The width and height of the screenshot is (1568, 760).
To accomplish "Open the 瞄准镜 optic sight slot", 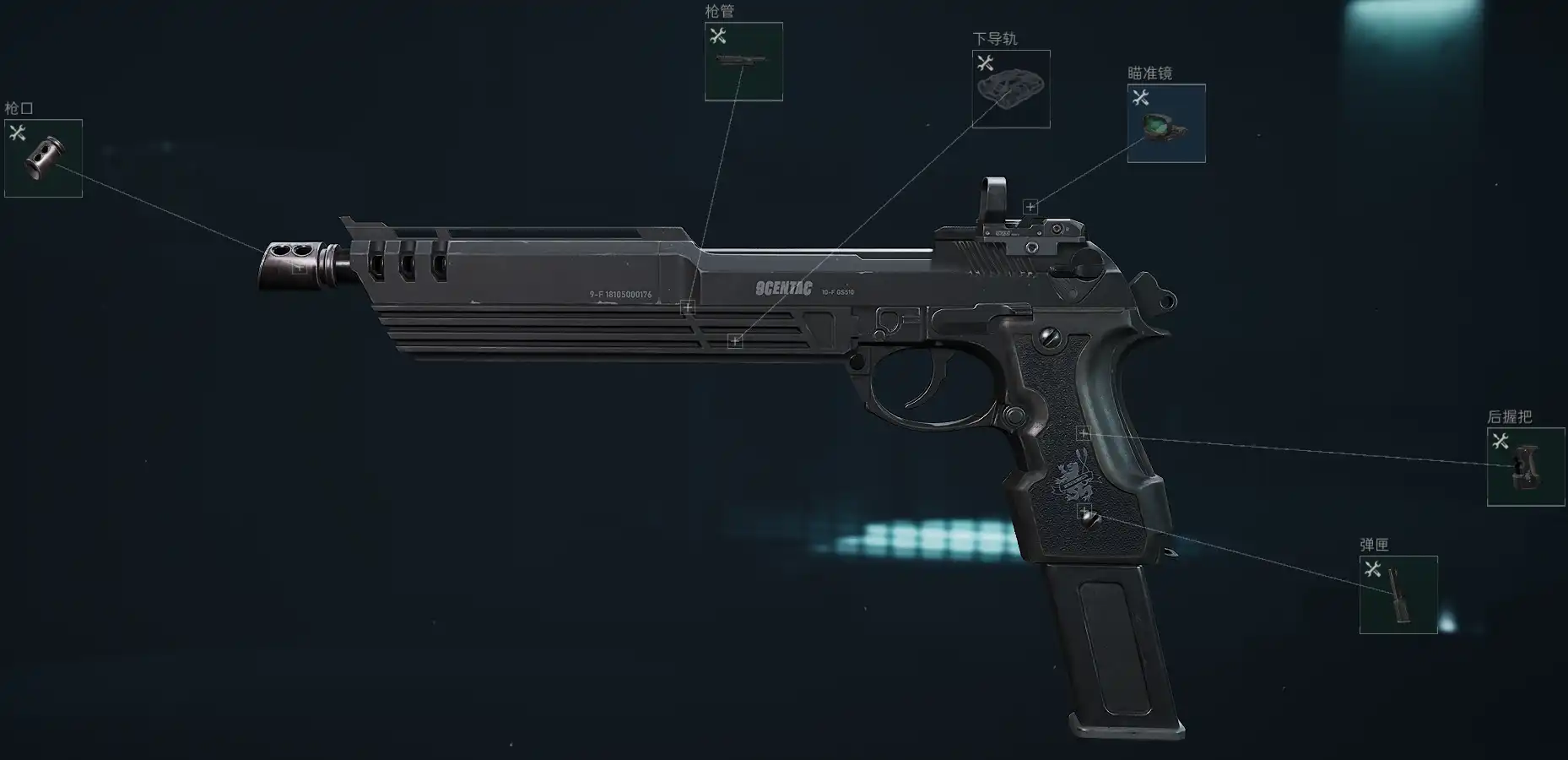I will click(1165, 123).
